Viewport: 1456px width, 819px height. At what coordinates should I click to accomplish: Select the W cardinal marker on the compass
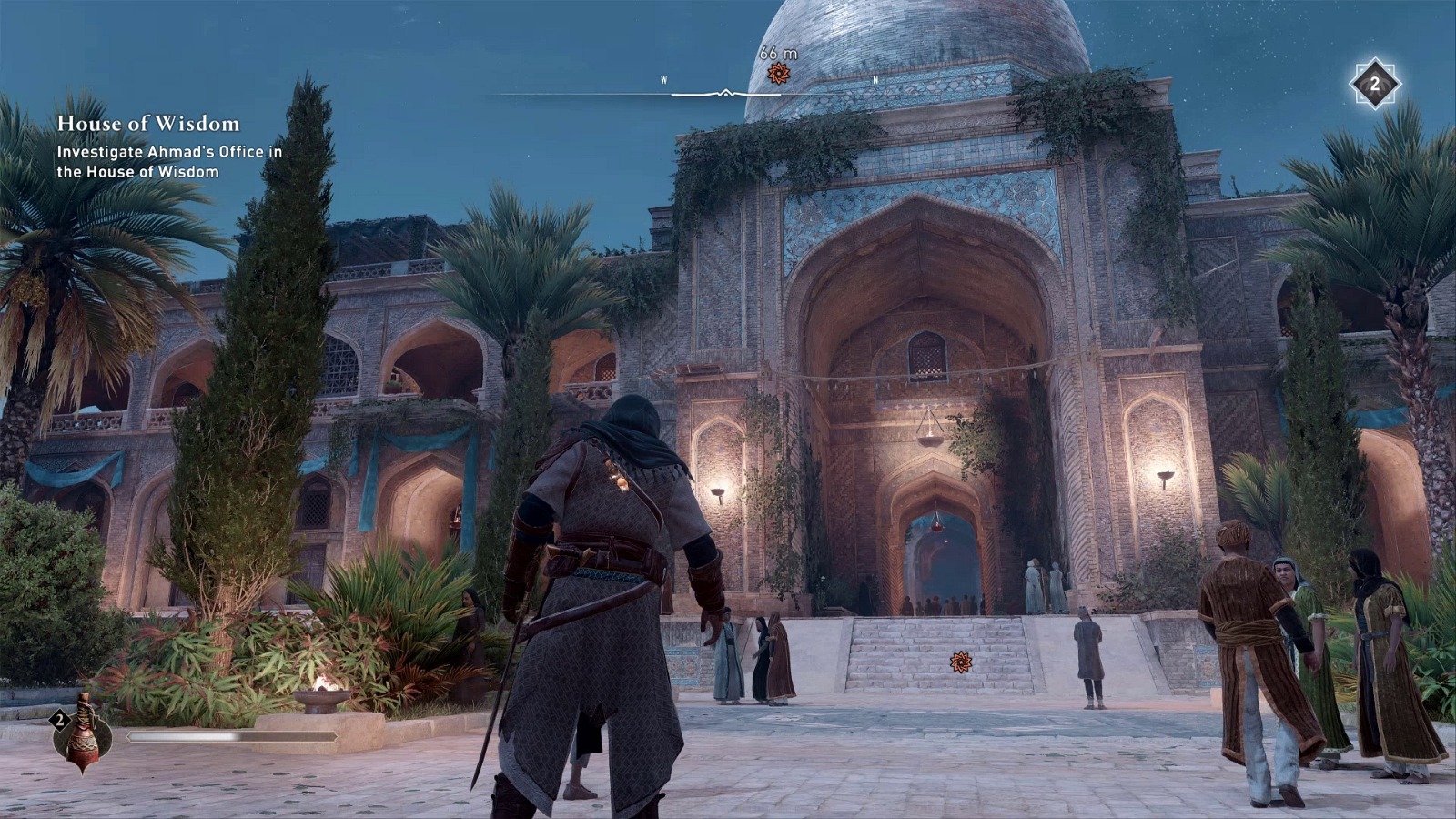[663, 79]
